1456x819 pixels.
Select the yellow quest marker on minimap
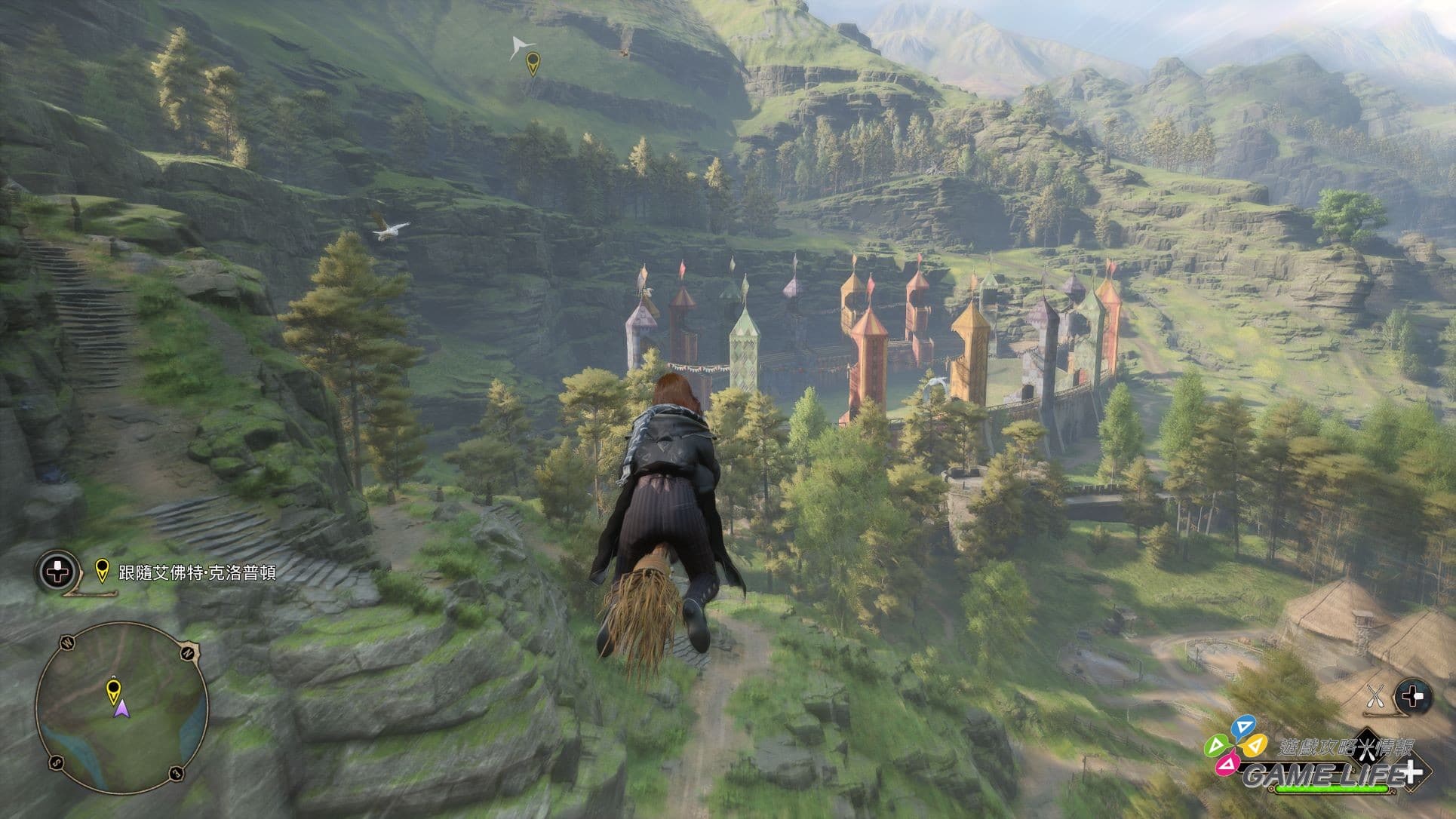(113, 689)
